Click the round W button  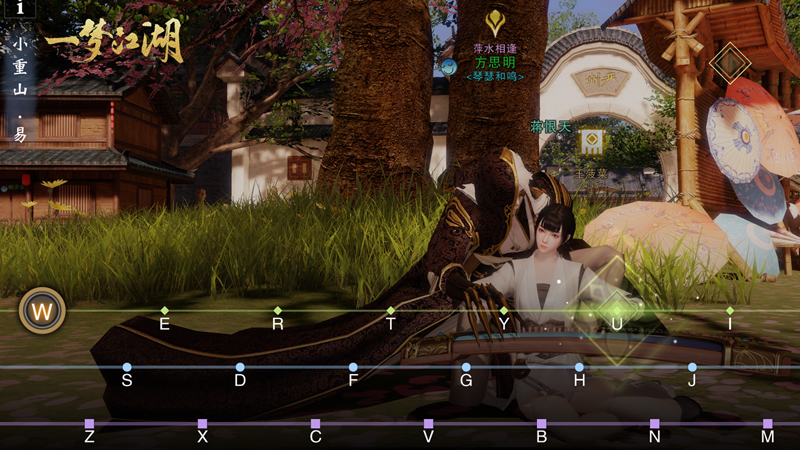tap(42, 311)
